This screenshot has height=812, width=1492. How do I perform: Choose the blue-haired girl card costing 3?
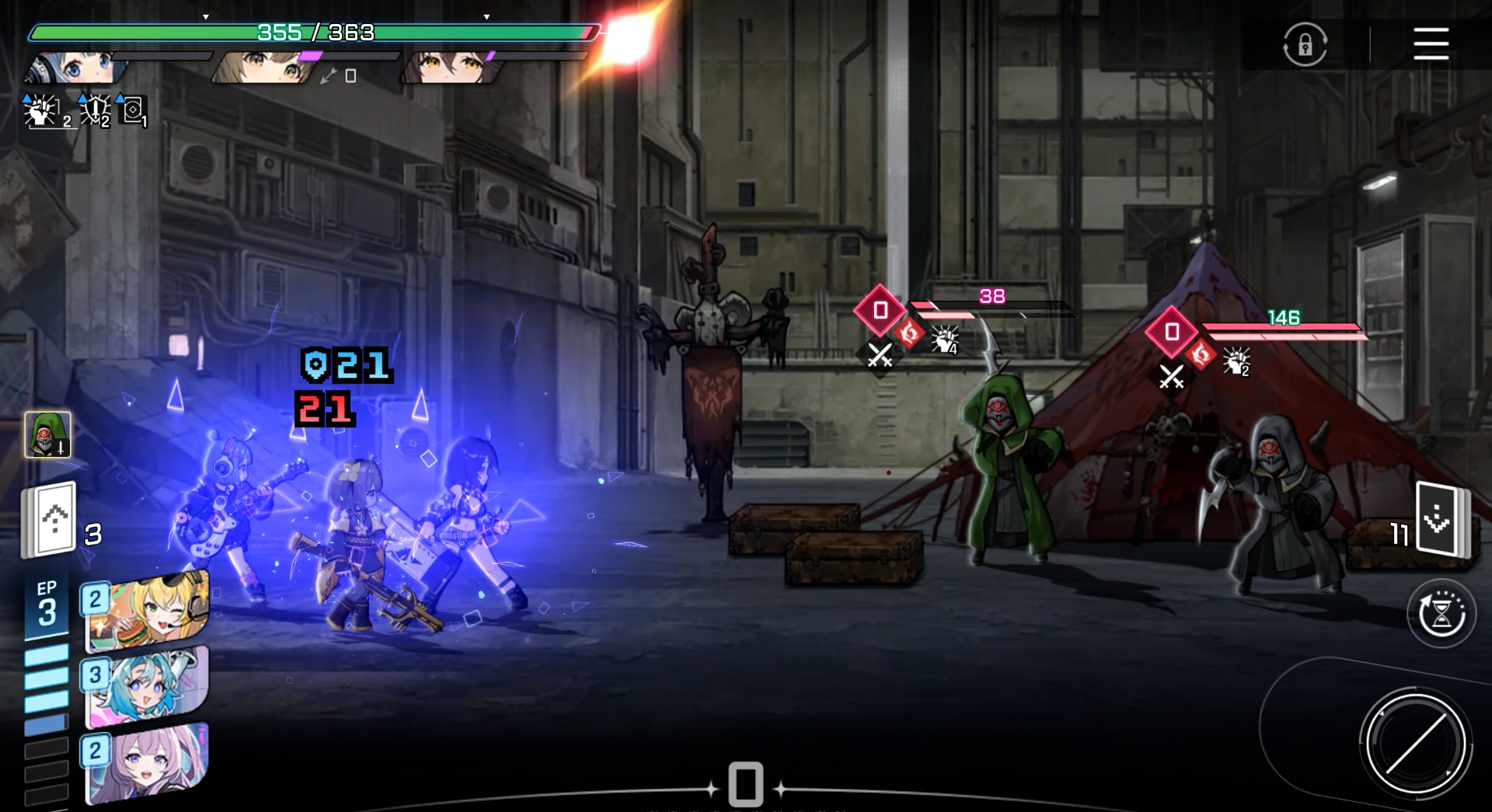point(148,687)
